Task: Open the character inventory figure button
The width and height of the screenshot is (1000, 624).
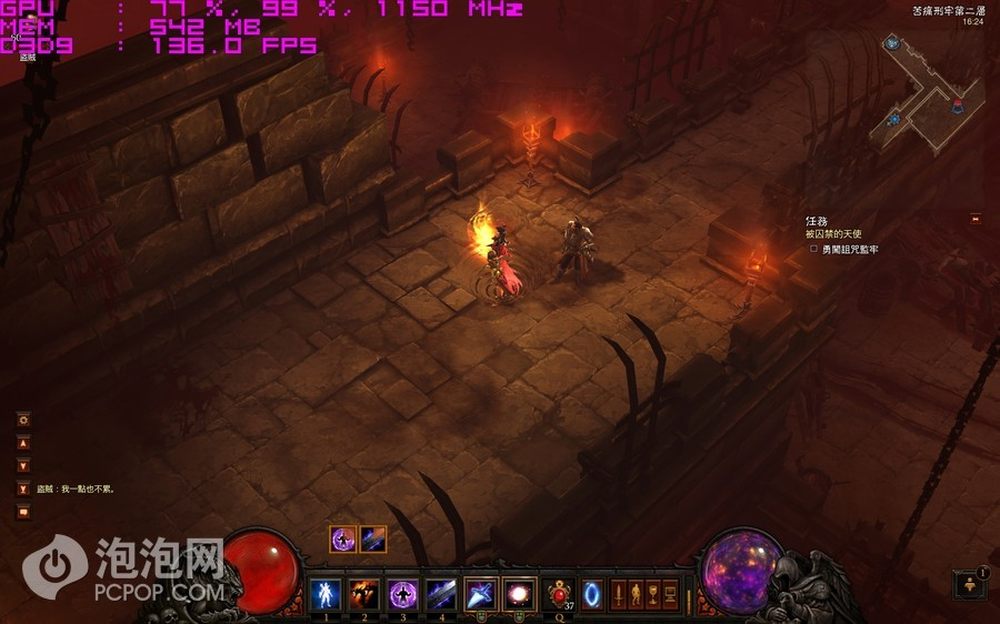Action: coord(635,592)
